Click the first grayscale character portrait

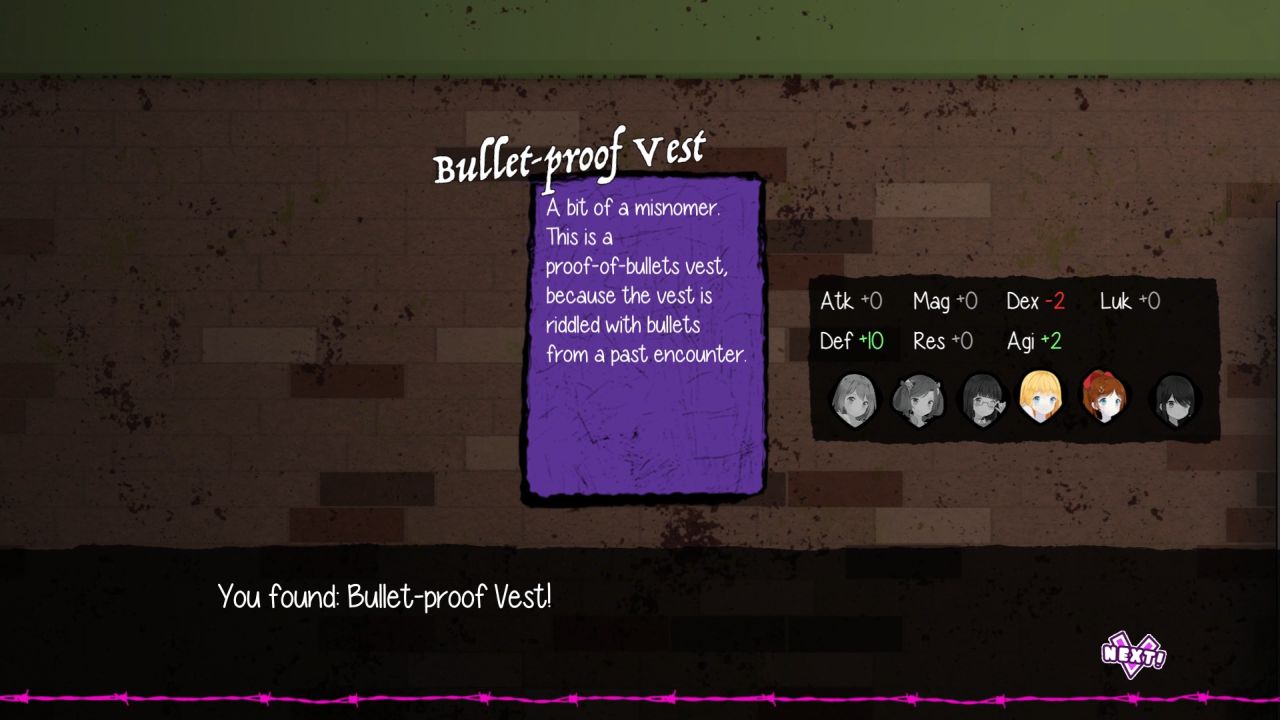[x=855, y=398]
